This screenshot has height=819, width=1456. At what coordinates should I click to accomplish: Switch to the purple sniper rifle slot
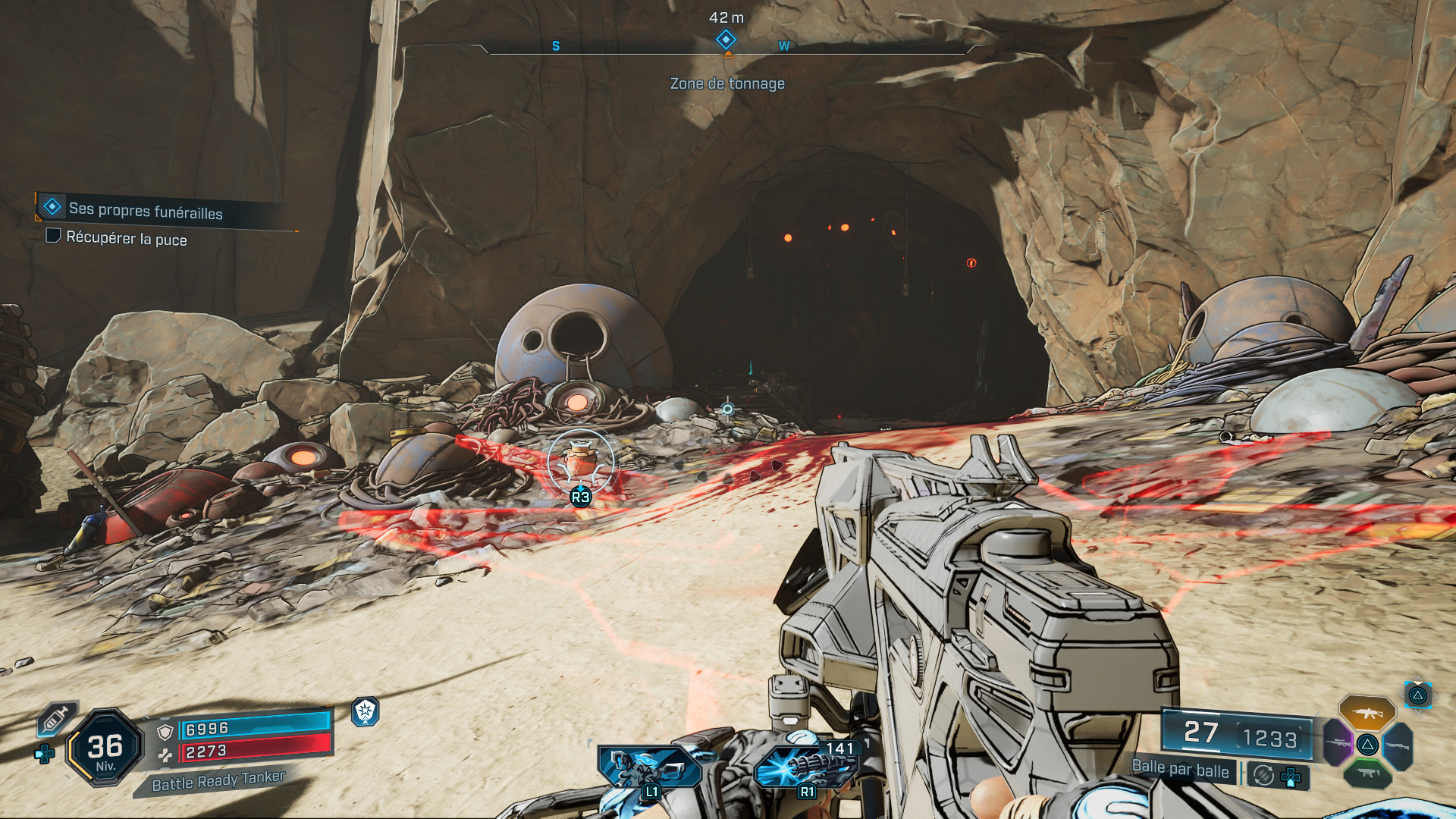point(1338,742)
